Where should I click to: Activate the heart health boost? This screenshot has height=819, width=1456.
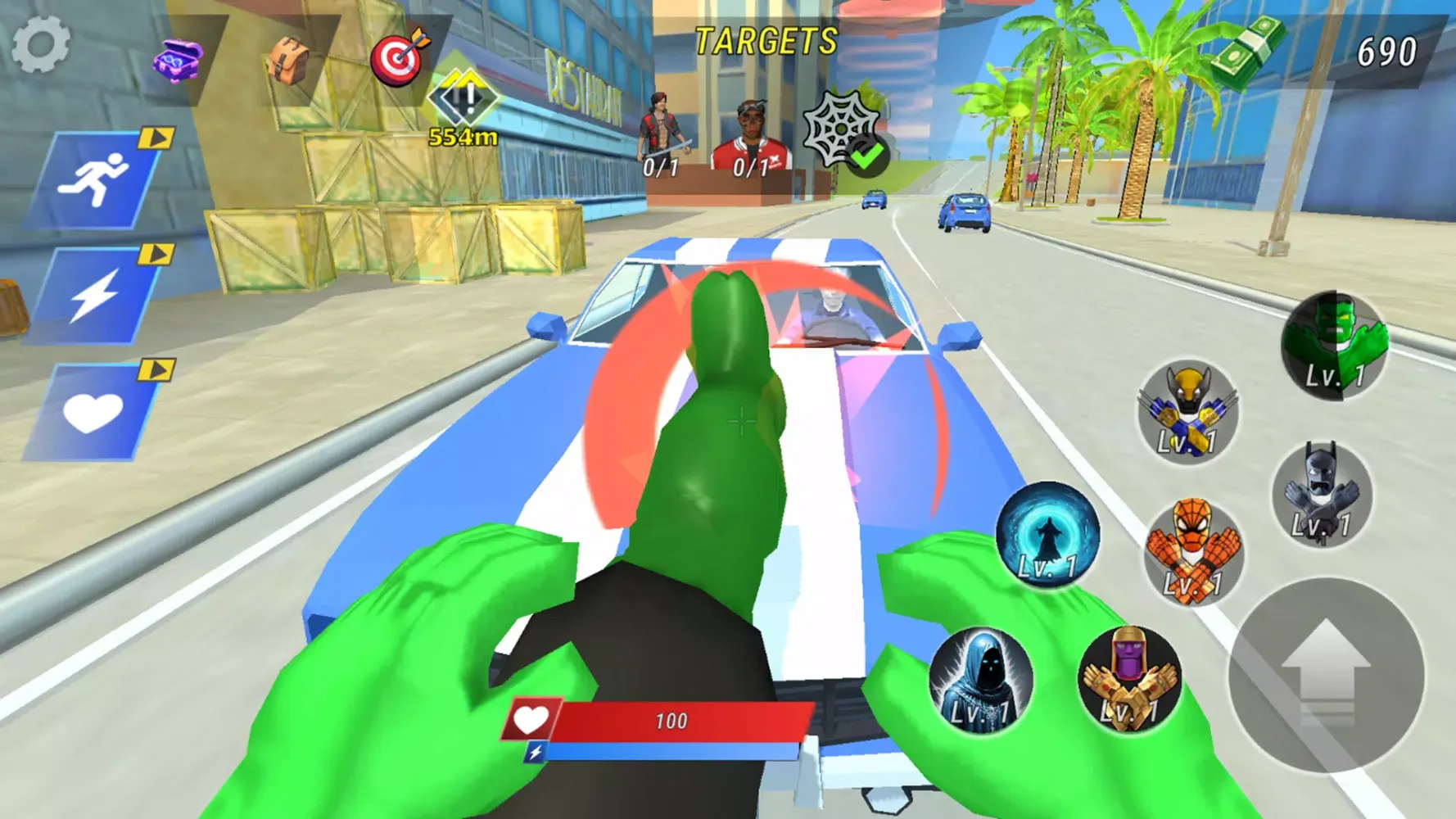click(x=93, y=412)
